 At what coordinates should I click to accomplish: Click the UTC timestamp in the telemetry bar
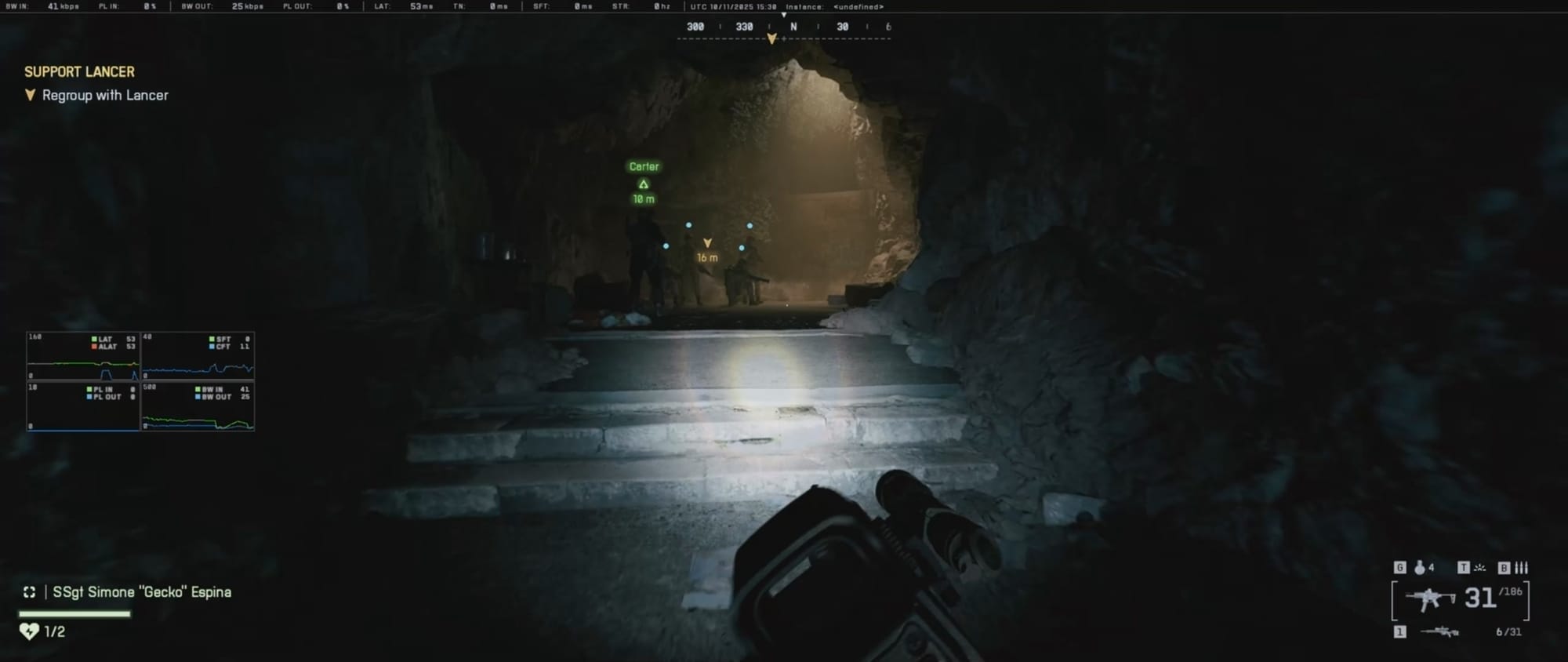click(x=734, y=6)
